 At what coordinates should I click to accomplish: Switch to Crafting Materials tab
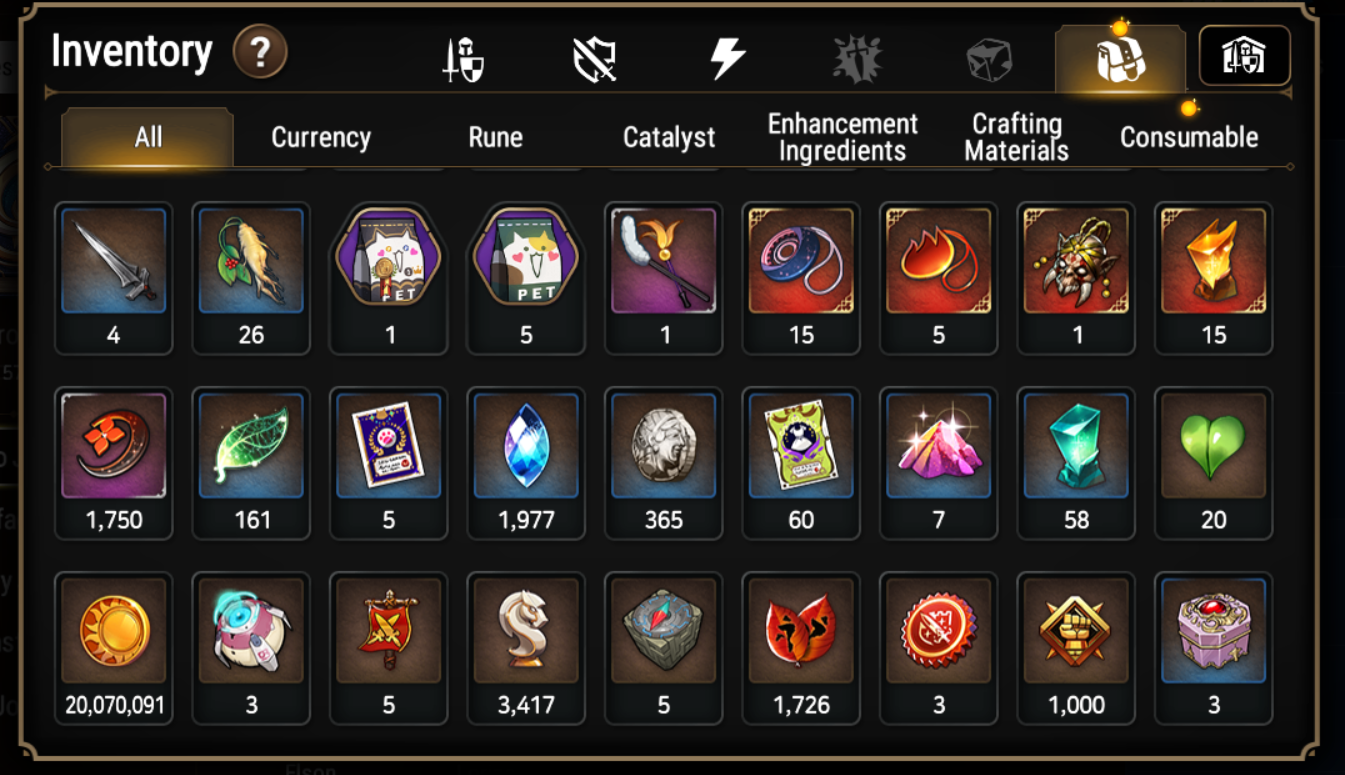(1016, 137)
